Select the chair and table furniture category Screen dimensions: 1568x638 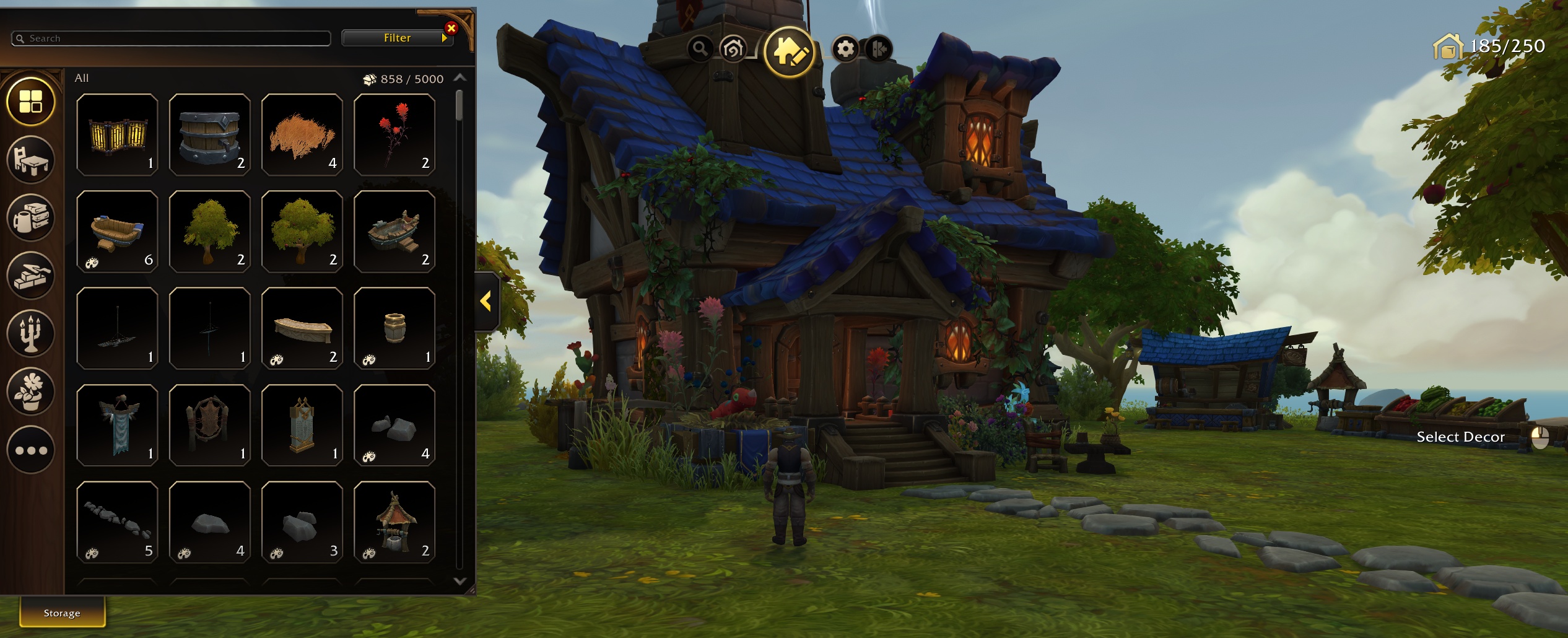31,160
